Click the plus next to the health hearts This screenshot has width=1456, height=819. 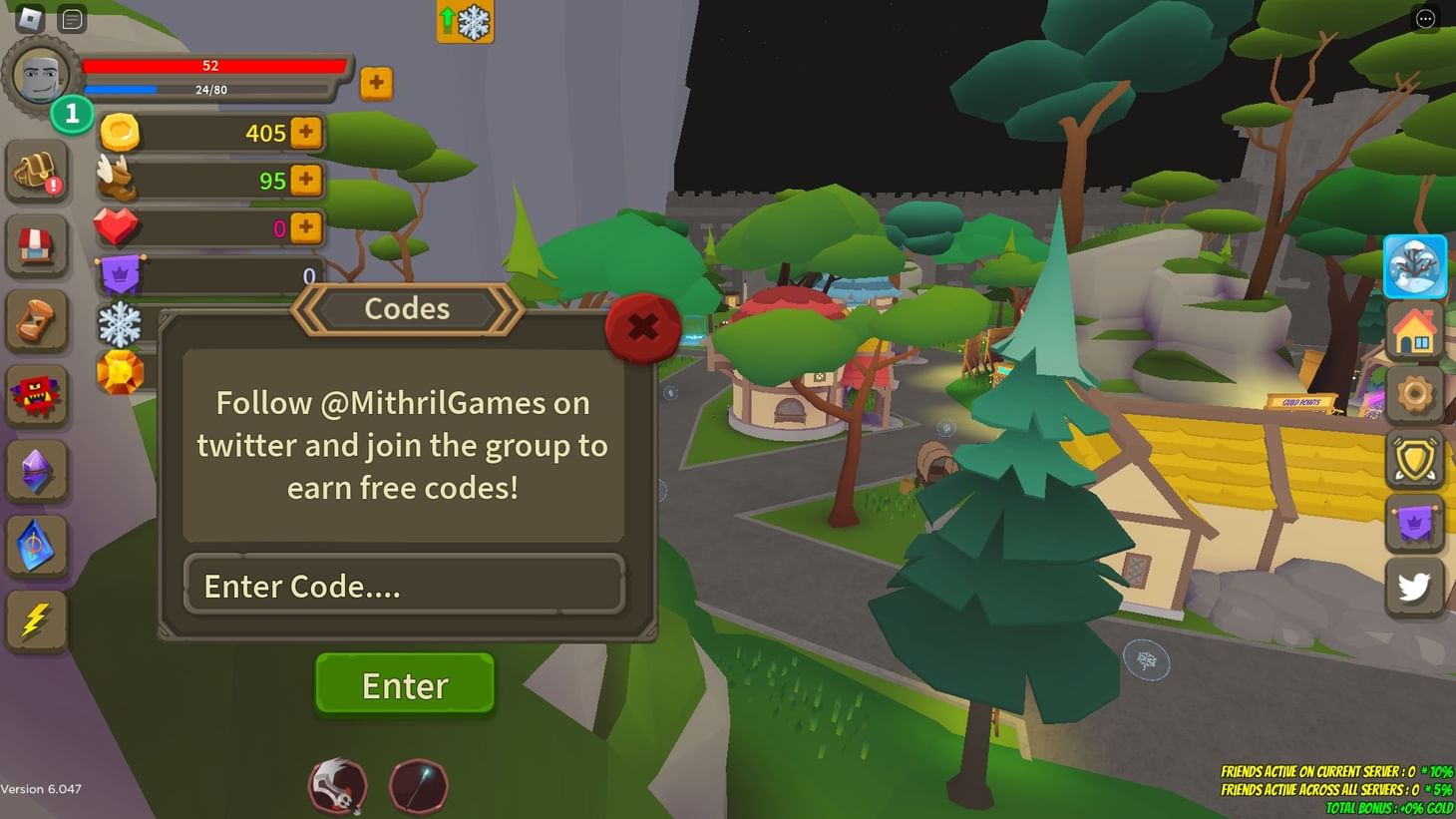click(306, 227)
